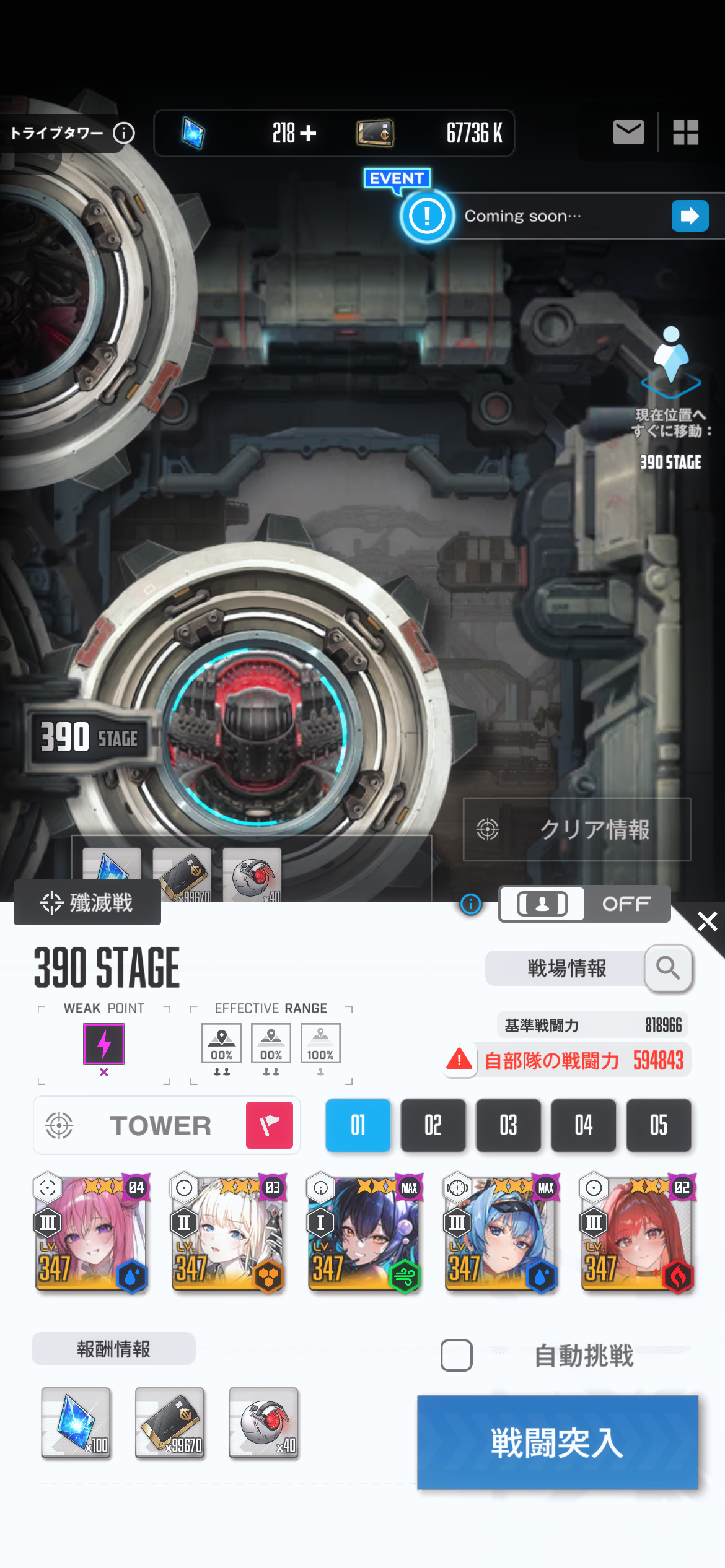Select the blonde squad member card
The width and height of the screenshot is (725, 1568).
[227, 1232]
